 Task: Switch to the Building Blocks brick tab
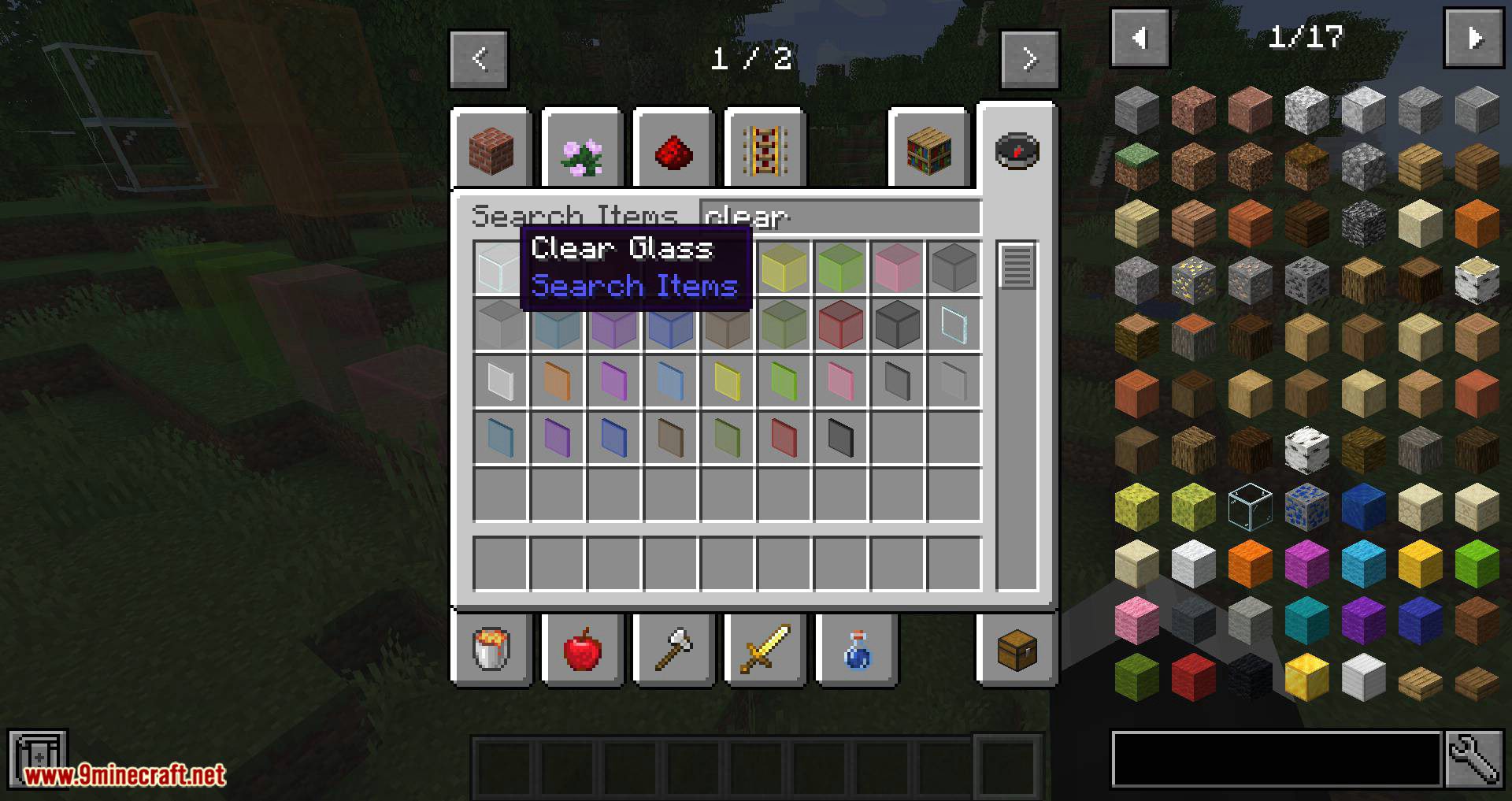point(491,150)
